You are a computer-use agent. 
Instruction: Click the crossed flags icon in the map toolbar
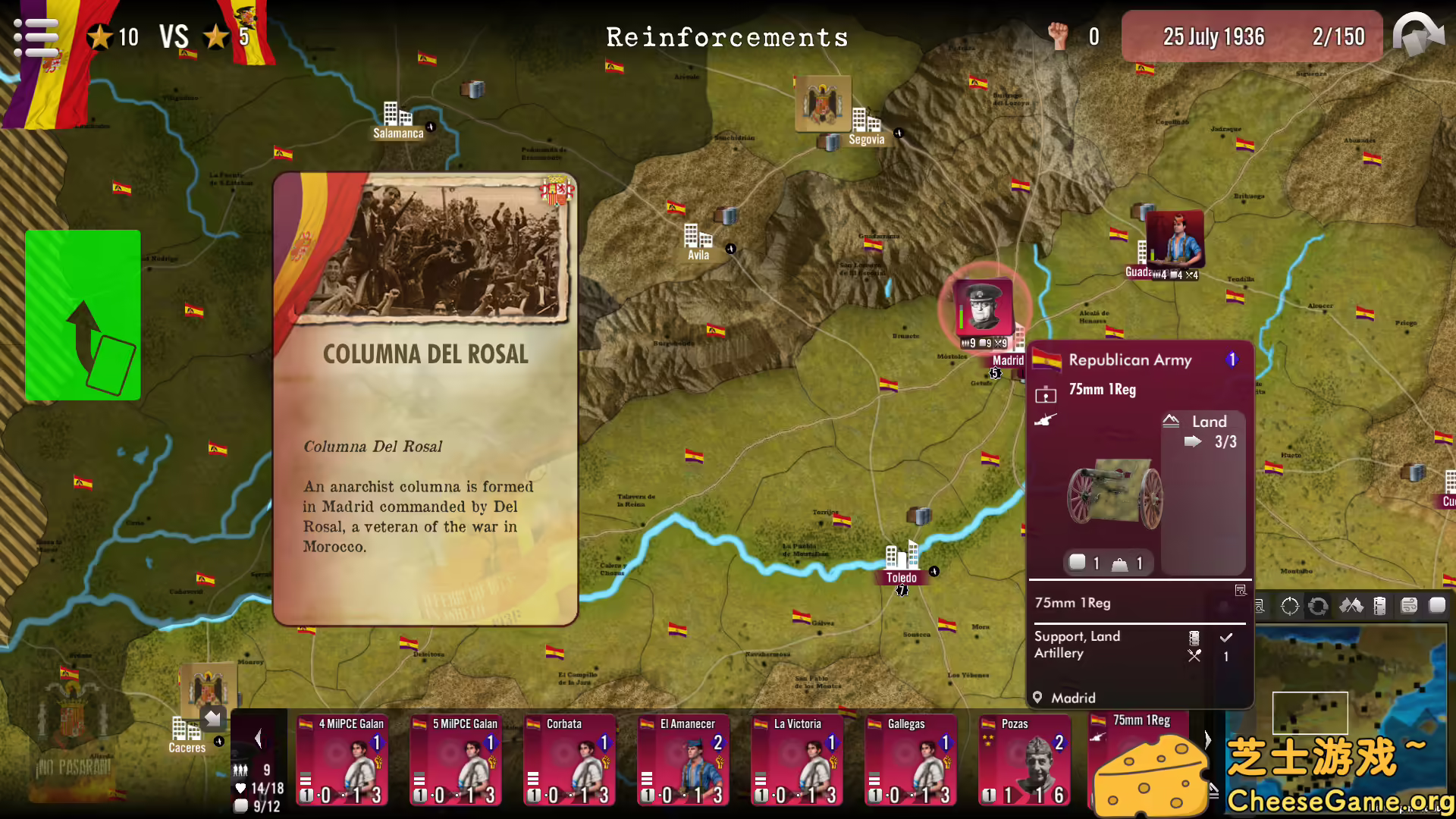click(1351, 605)
